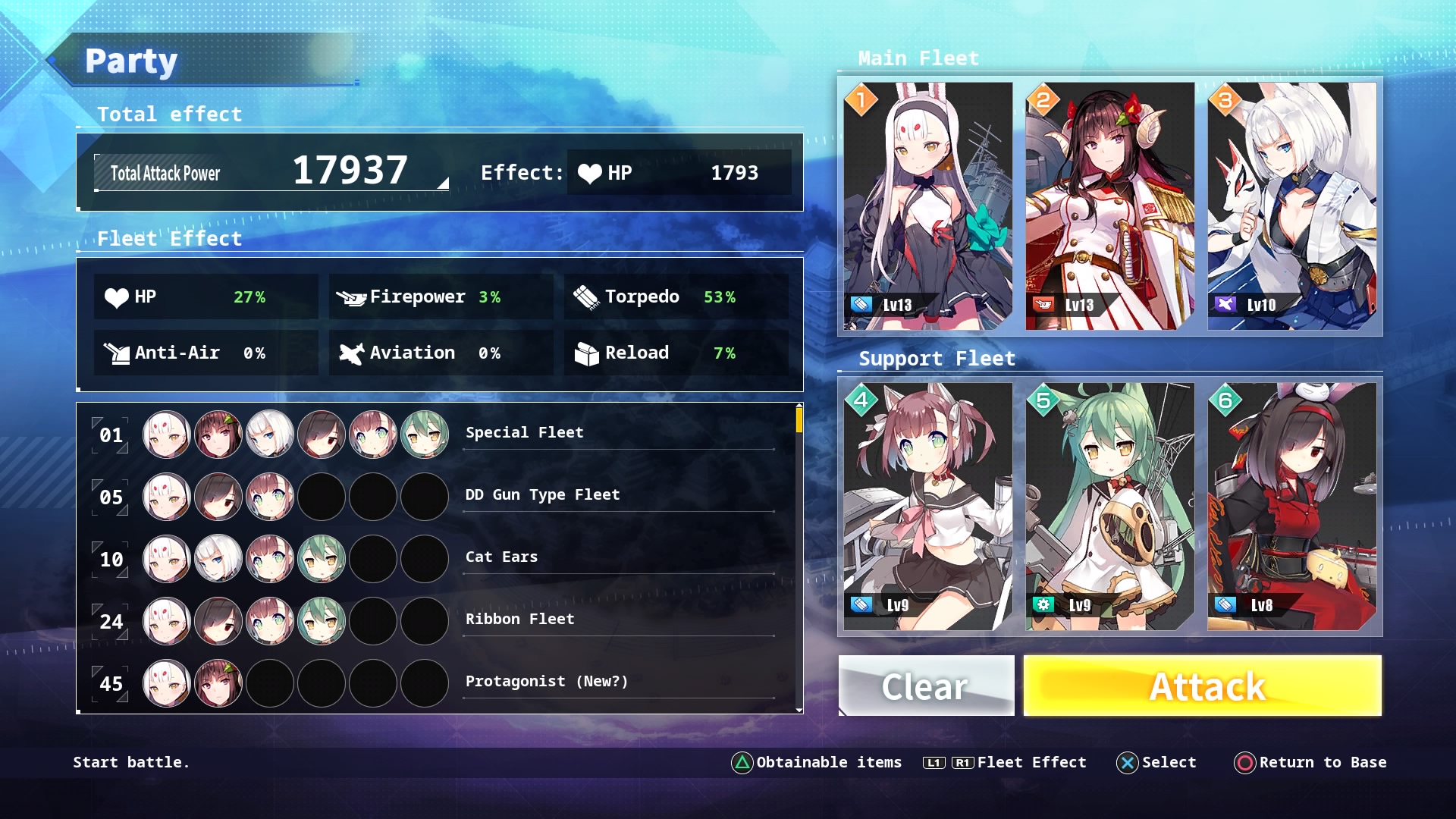Pick support fleet slot 6 red-dressed ship
Viewport: 1456px width, 819px height.
1291,506
